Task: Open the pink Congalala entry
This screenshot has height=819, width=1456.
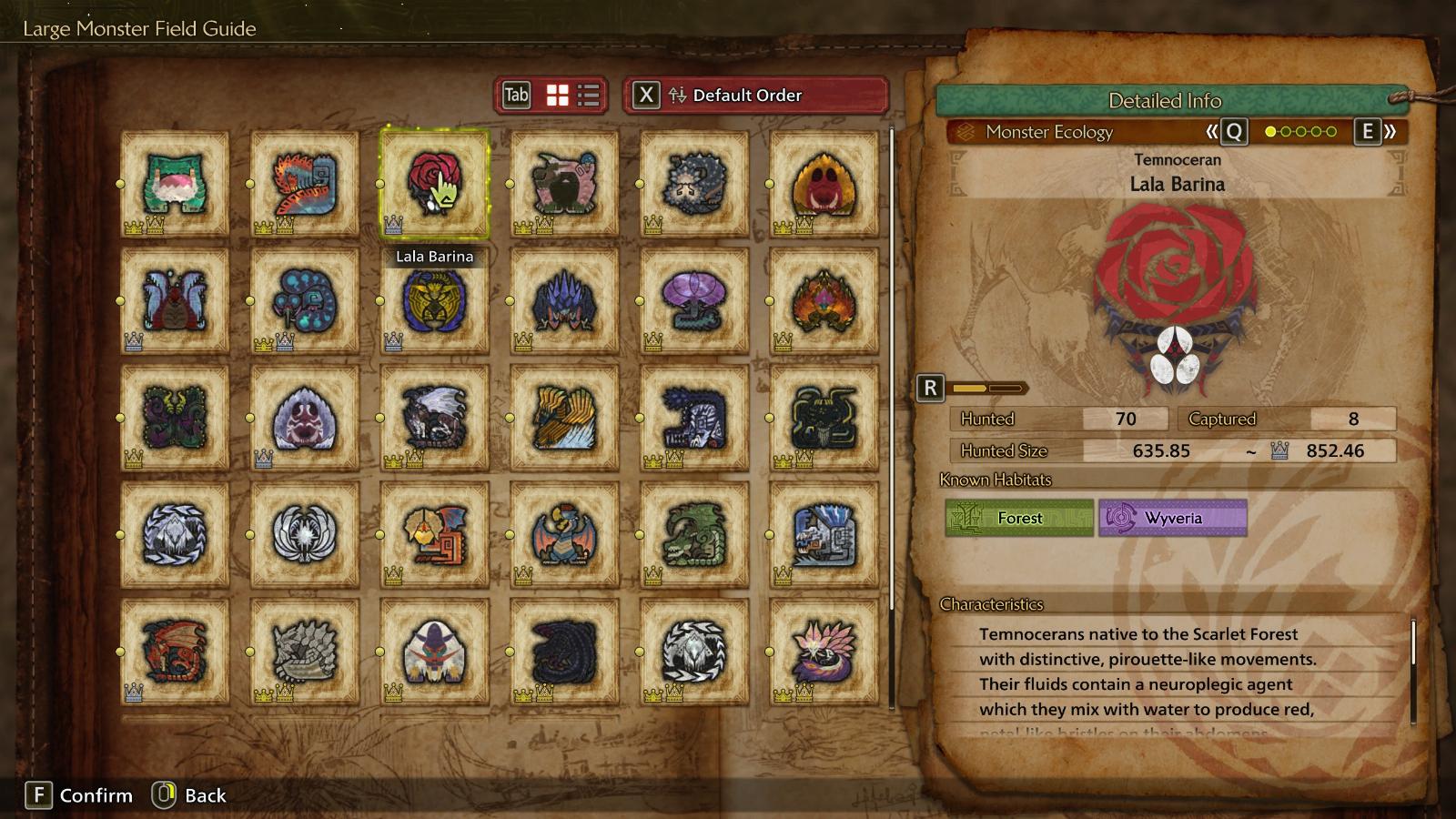Action: (x=564, y=183)
